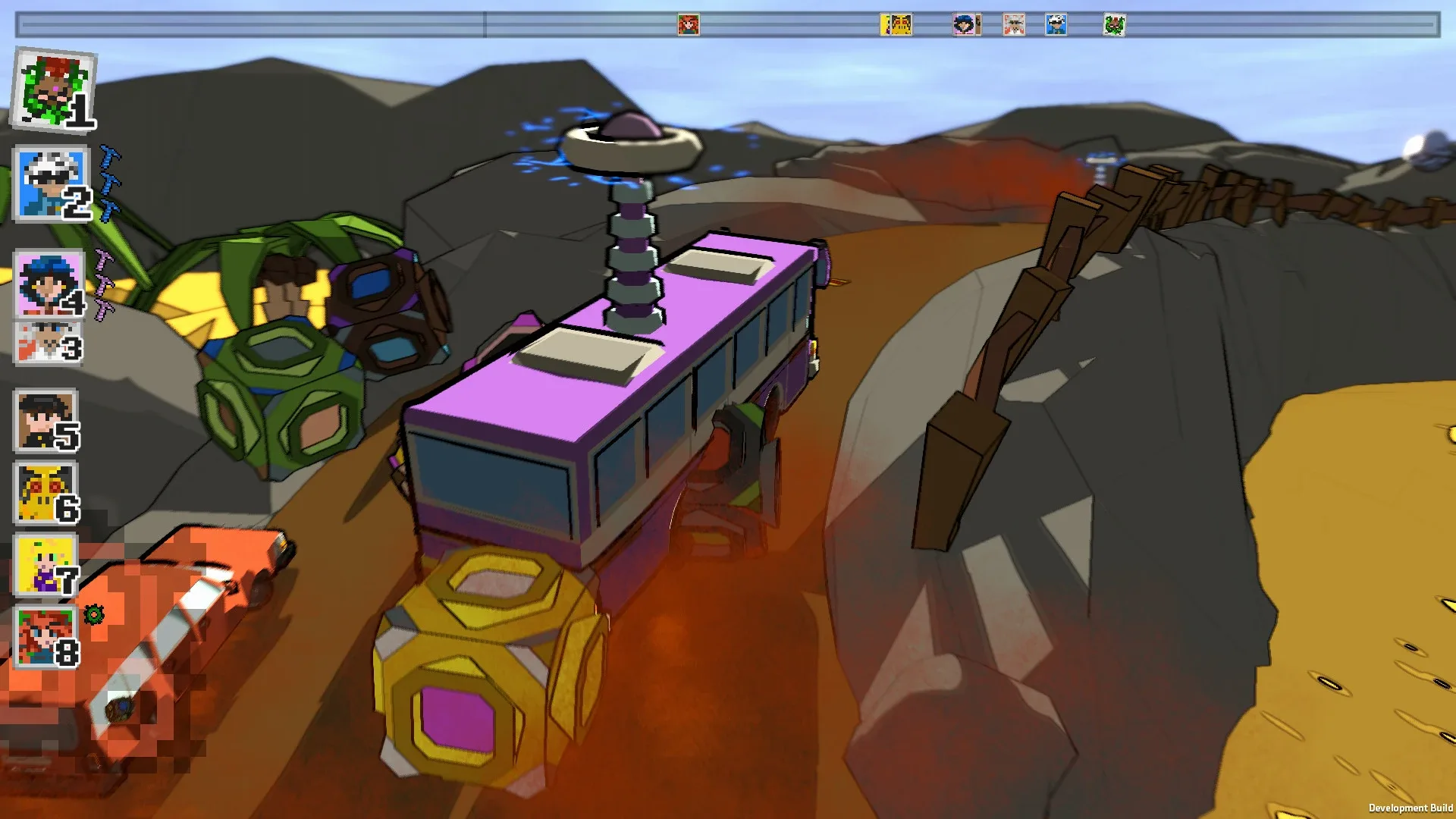Click the sunglasses racer marker on the top bar

[1054, 25]
